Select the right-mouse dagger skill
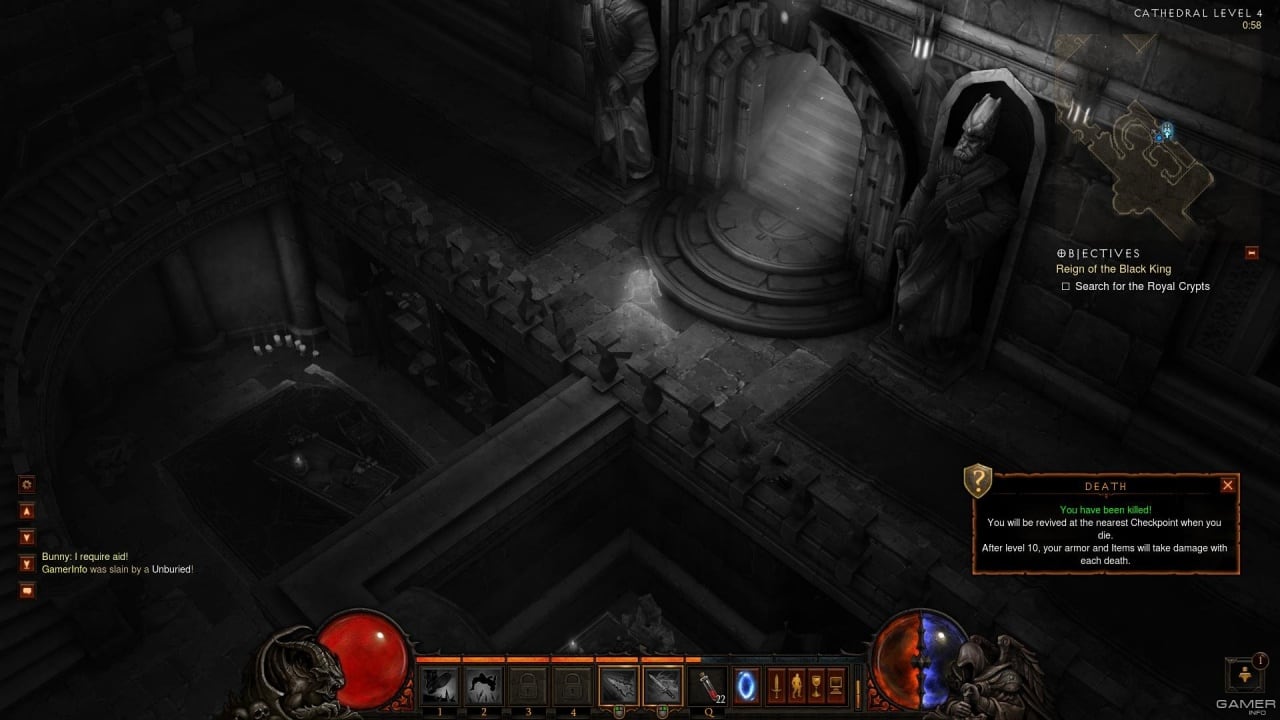 (x=661, y=686)
